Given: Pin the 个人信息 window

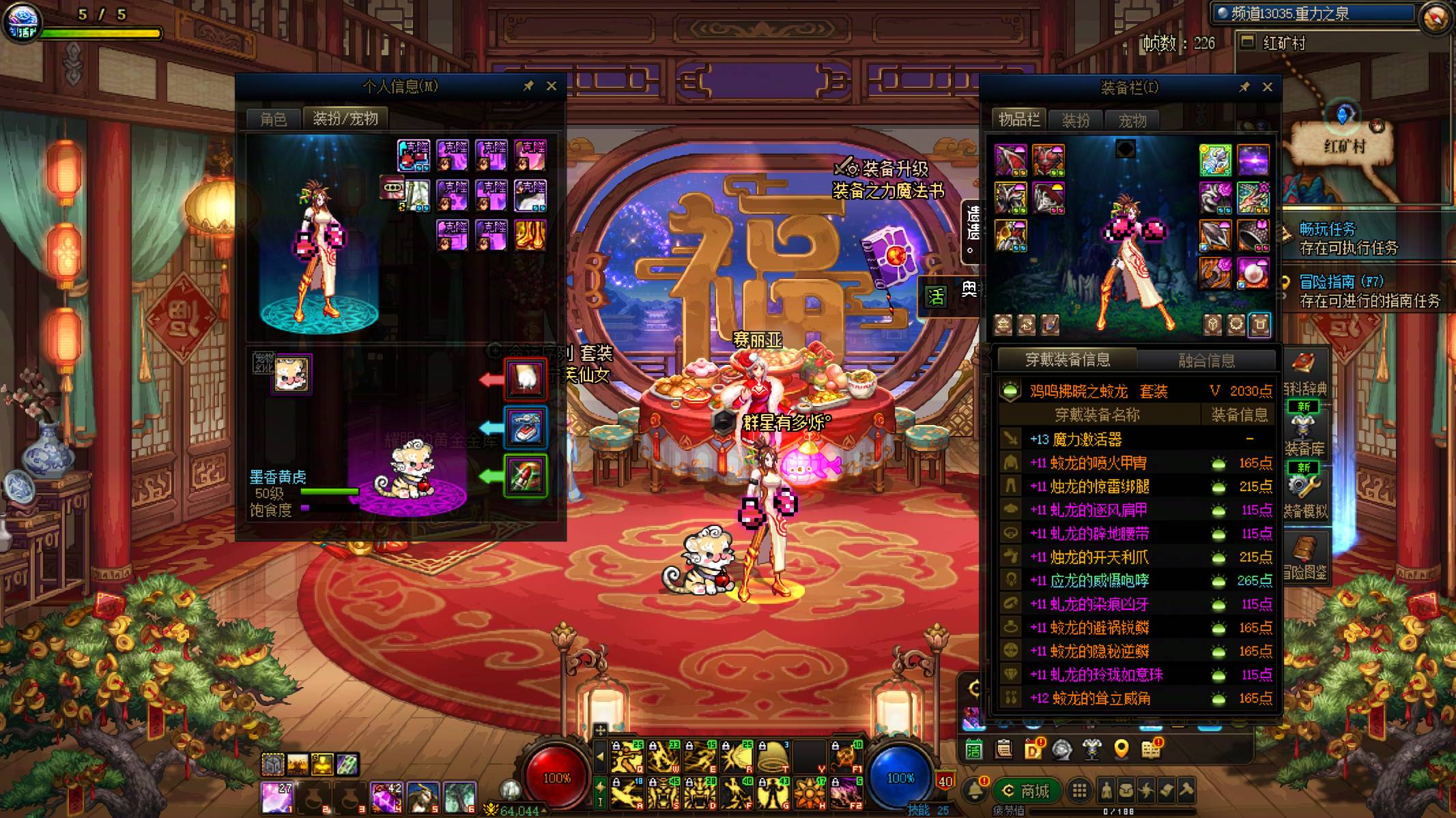Looking at the screenshot, I should [x=528, y=86].
